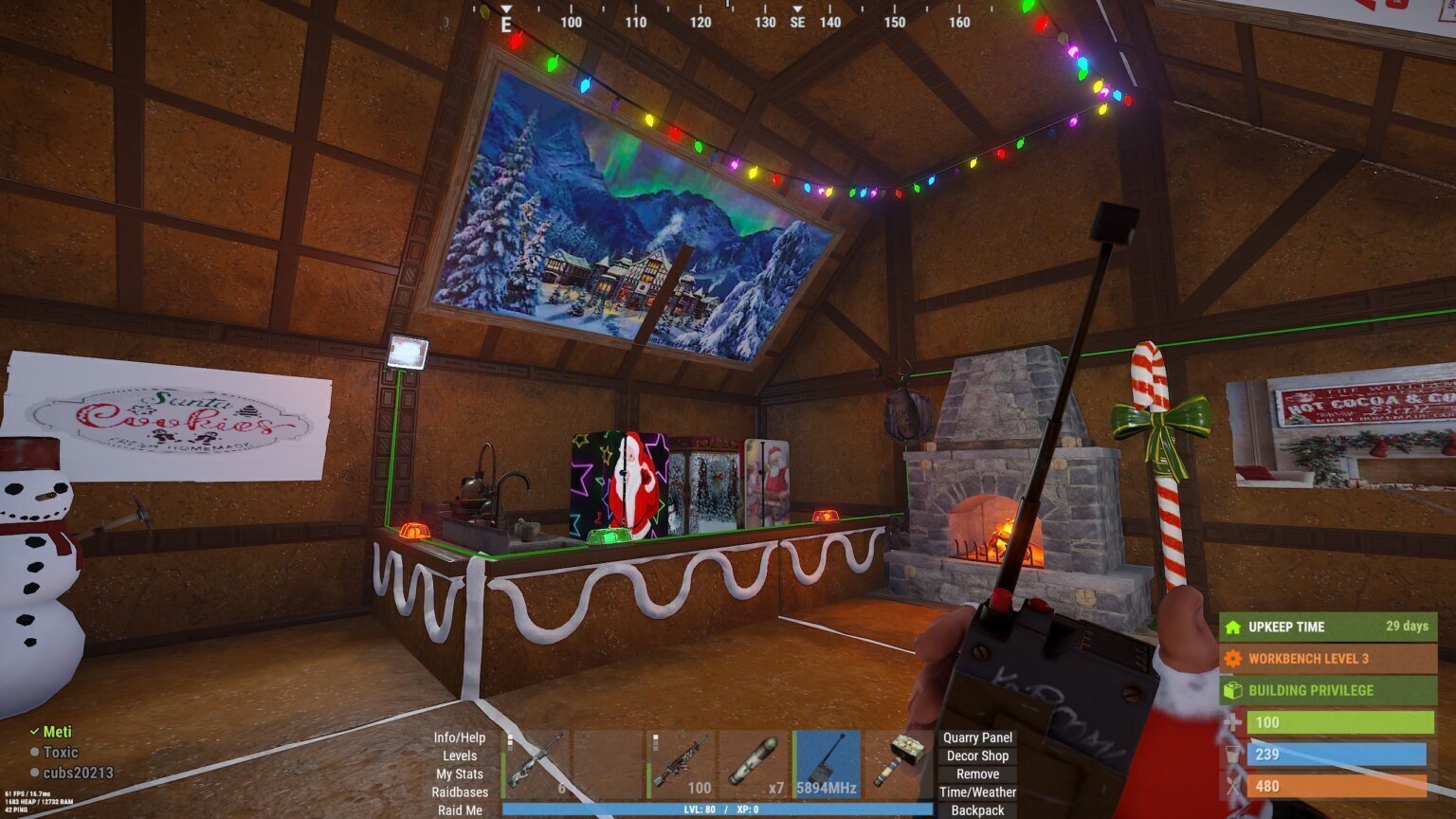This screenshot has width=1456, height=819.
Task: Click the green house icon on Upkeep Time
Action: pos(1234,627)
